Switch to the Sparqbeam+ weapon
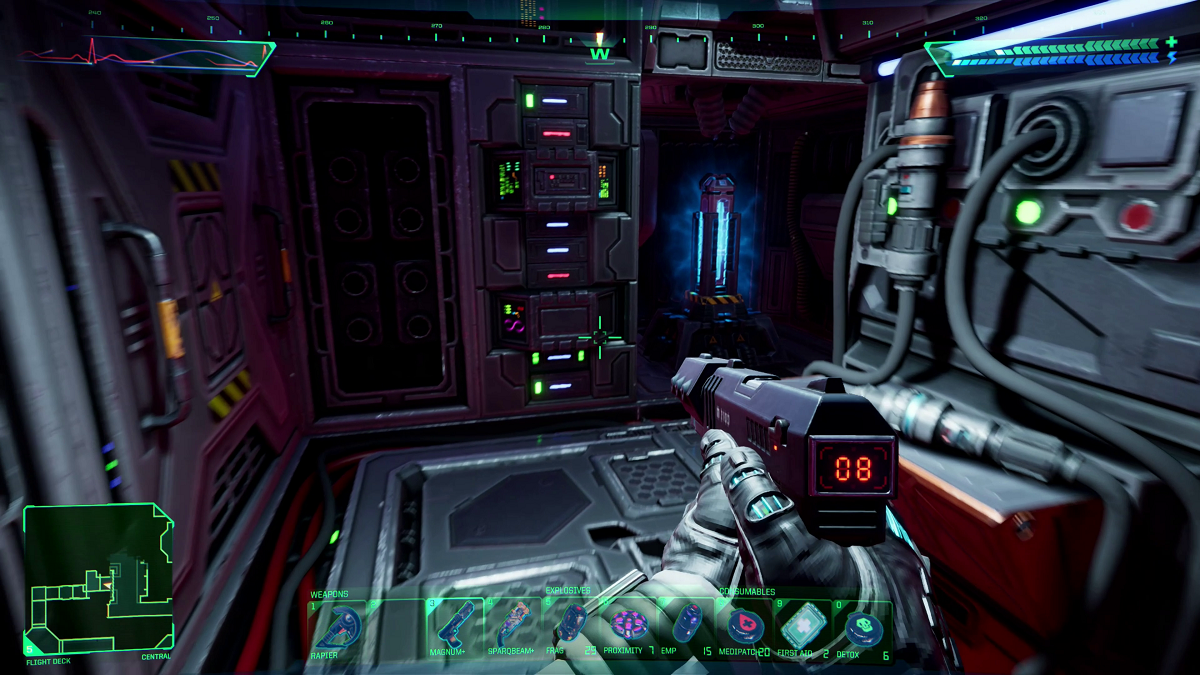Image resolution: width=1200 pixels, height=675 pixels. 513,626
